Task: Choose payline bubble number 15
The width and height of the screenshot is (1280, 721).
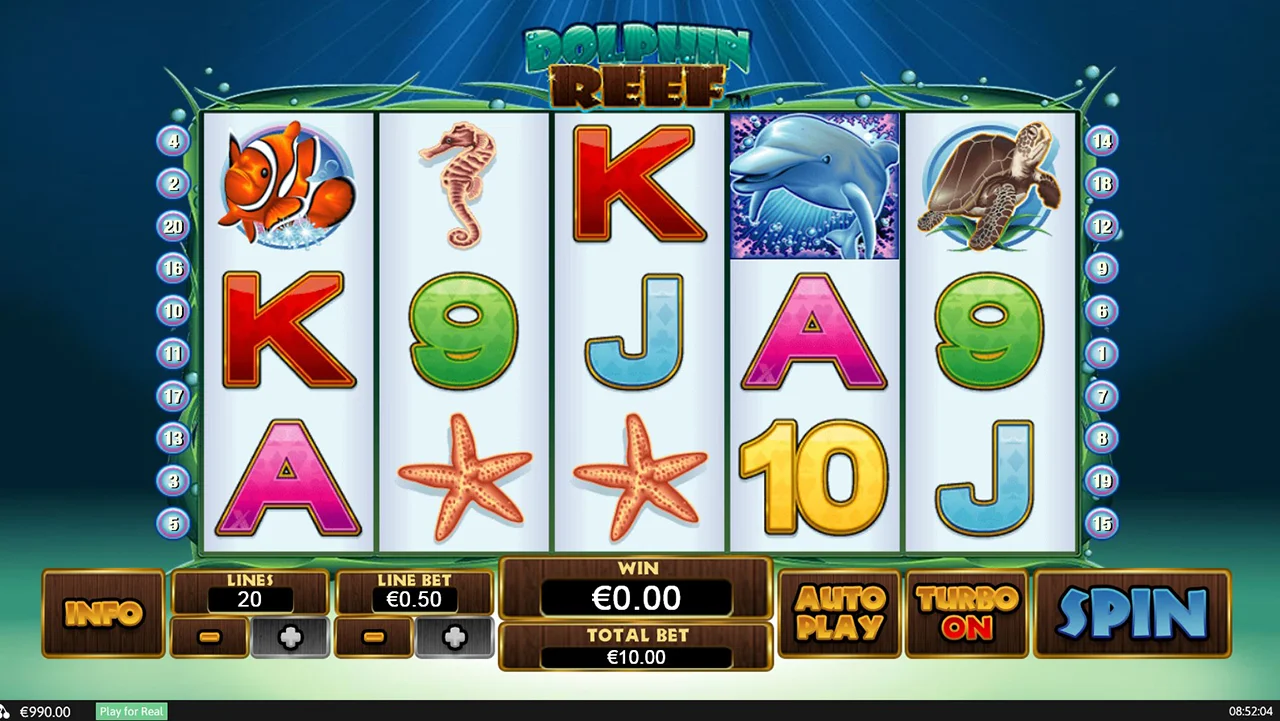Action: point(1102,523)
